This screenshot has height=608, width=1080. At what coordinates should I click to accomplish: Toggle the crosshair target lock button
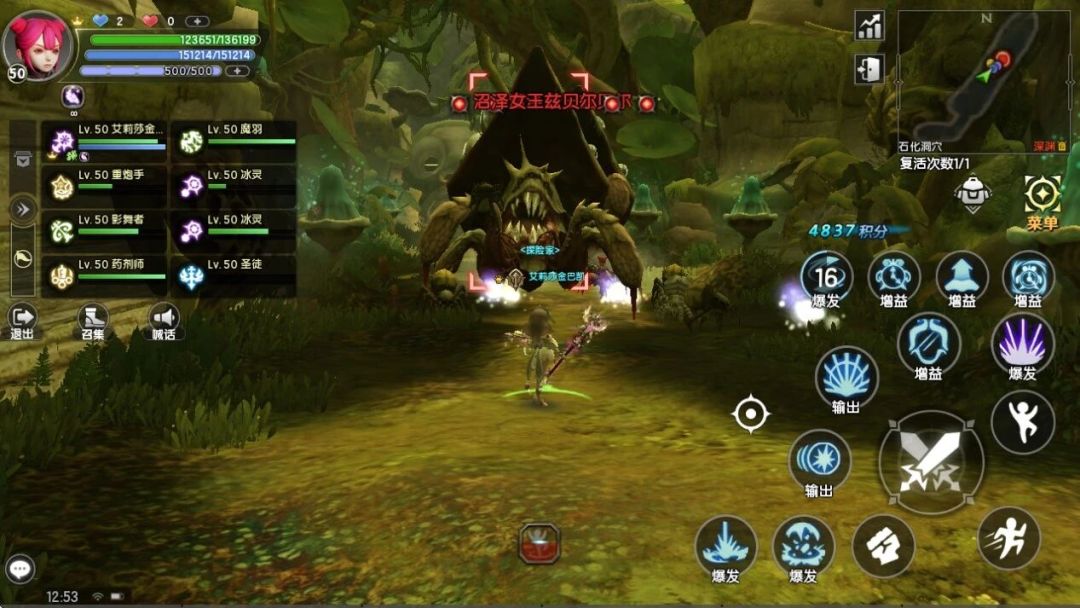(750, 413)
